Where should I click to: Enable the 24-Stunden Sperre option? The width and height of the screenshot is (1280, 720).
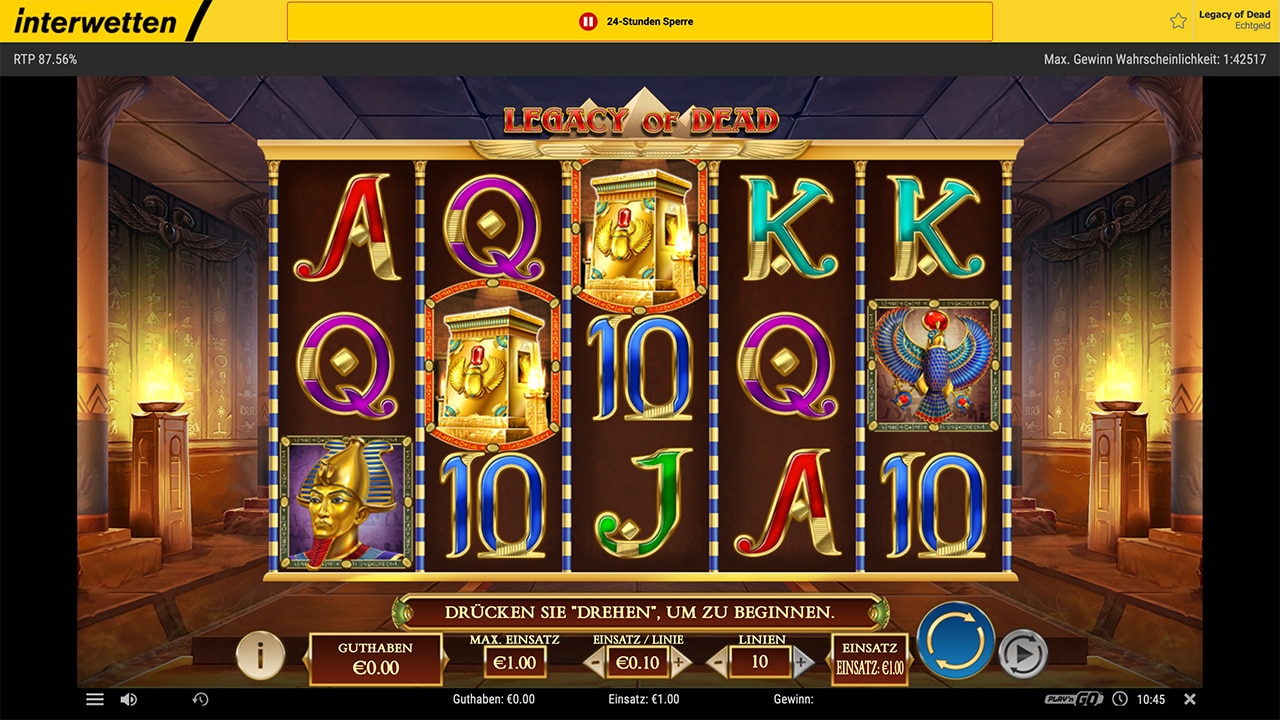pyautogui.click(x=638, y=20)
